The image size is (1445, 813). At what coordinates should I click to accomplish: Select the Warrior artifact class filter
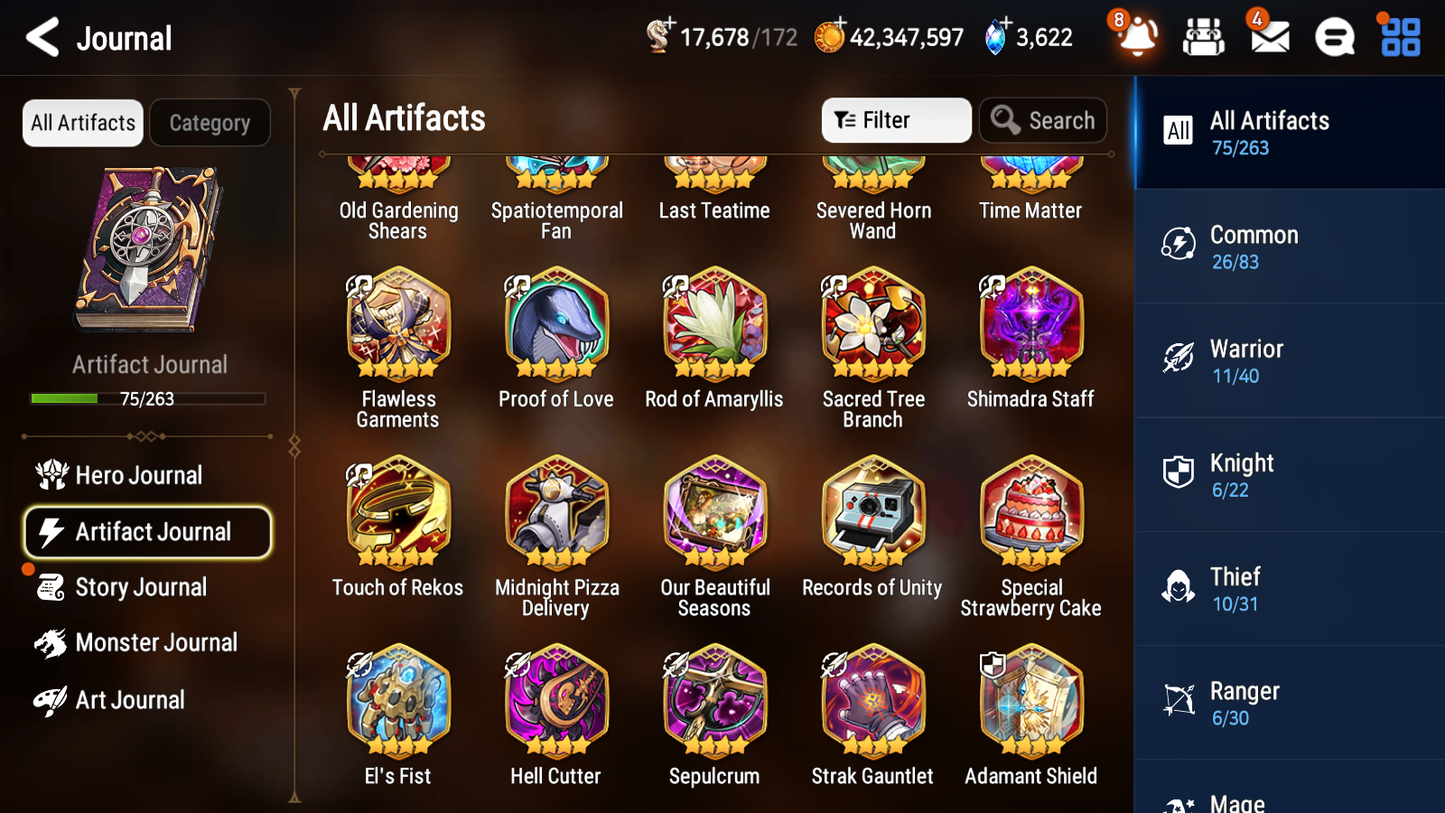[1289, 360]
